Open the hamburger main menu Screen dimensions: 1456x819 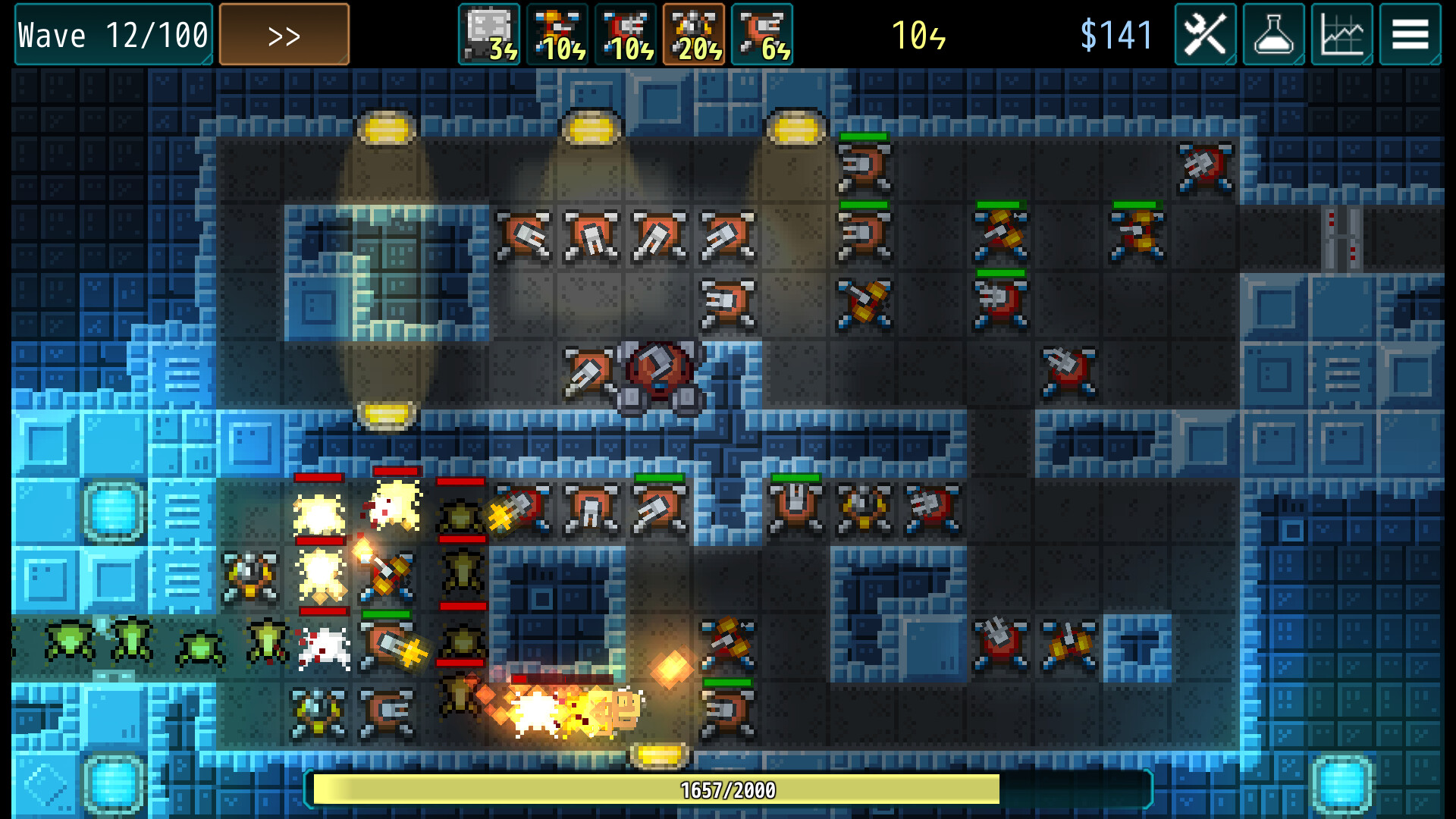[x=1410, y=33]
